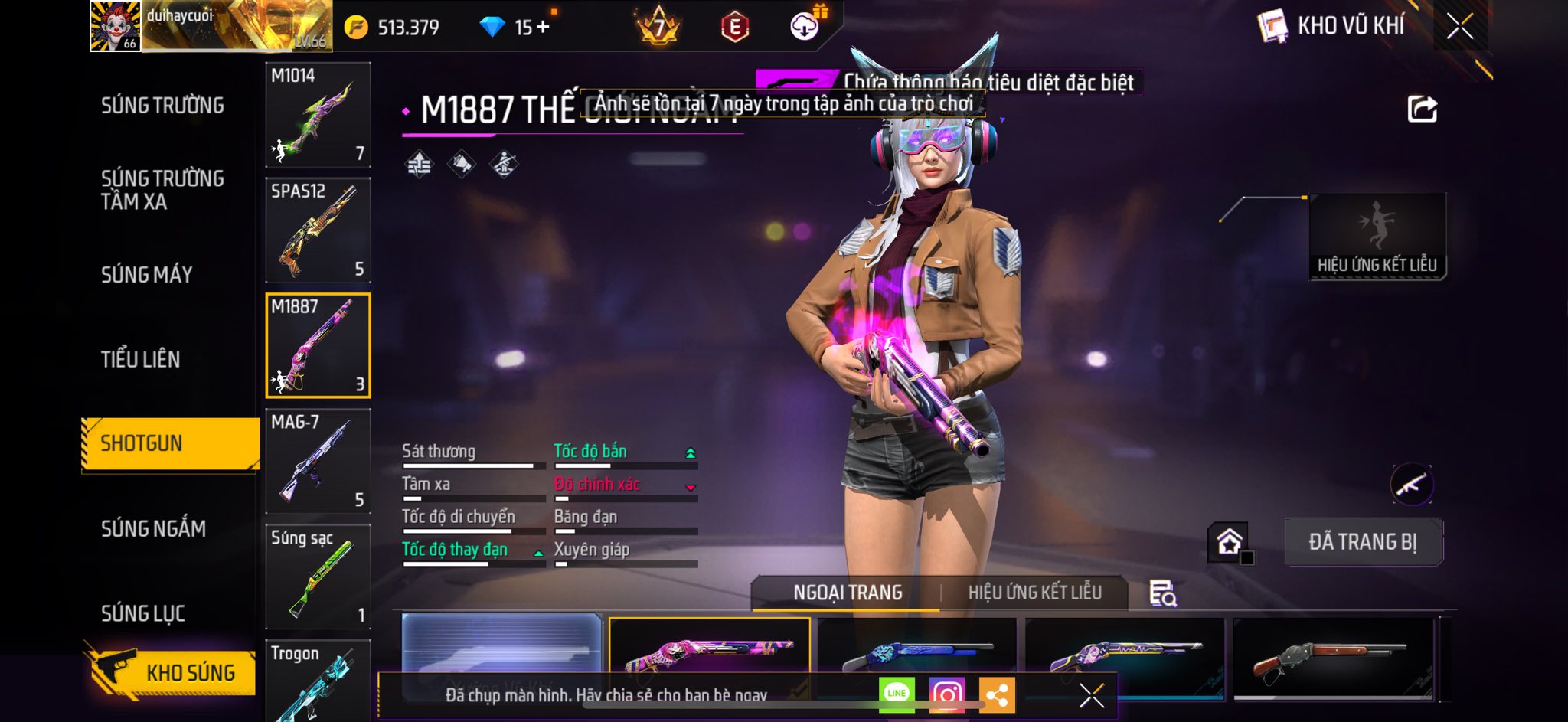
Task: Pick the SPAS12 weapon slot
Action: click(x=318, y=230)
